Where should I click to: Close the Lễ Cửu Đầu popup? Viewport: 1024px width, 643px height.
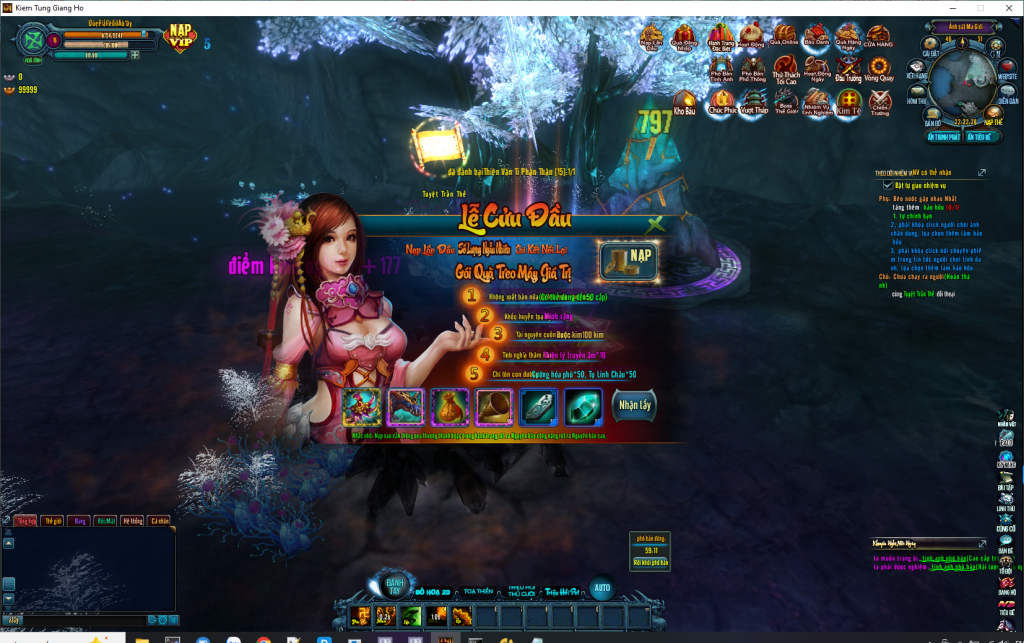pyautogui.click(x=655, y=224)
